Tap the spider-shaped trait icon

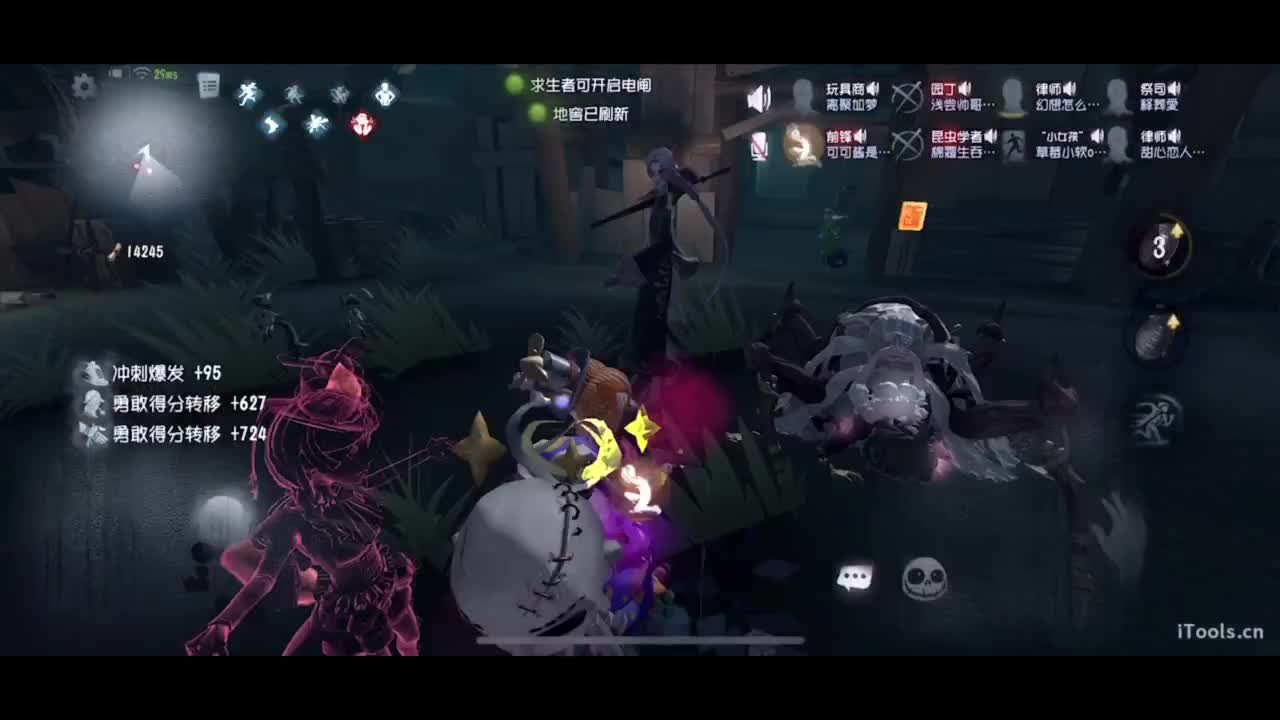point(317,122)
